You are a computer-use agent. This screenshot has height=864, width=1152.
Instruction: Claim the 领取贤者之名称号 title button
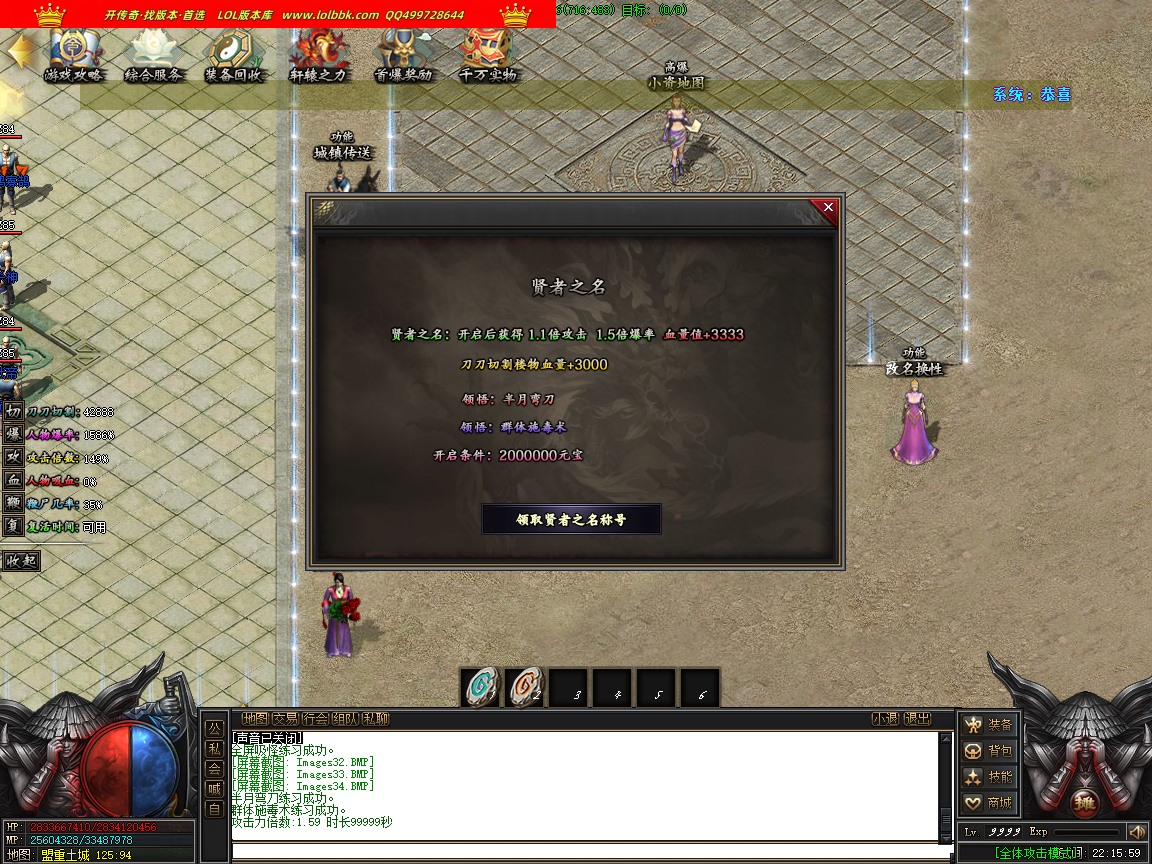(x=571, y=519)
